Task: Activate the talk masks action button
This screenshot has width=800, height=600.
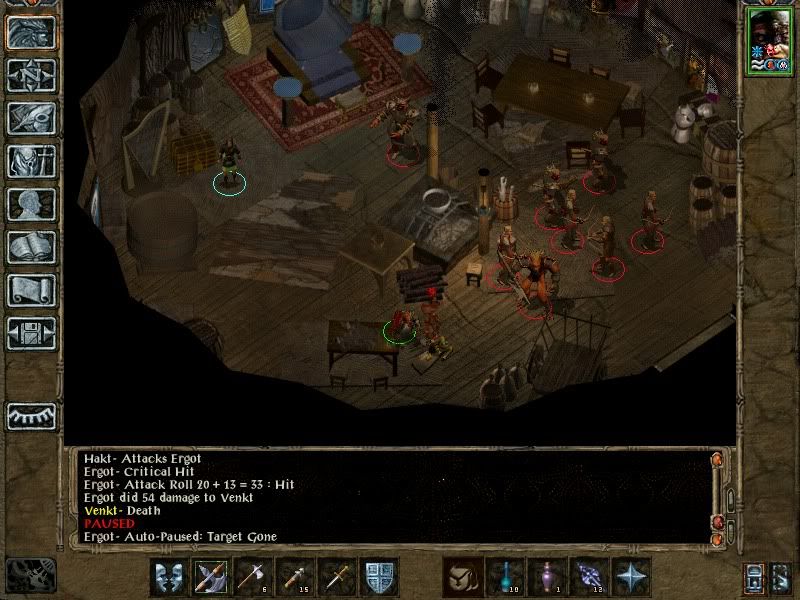Action: [x=170, y=576]
